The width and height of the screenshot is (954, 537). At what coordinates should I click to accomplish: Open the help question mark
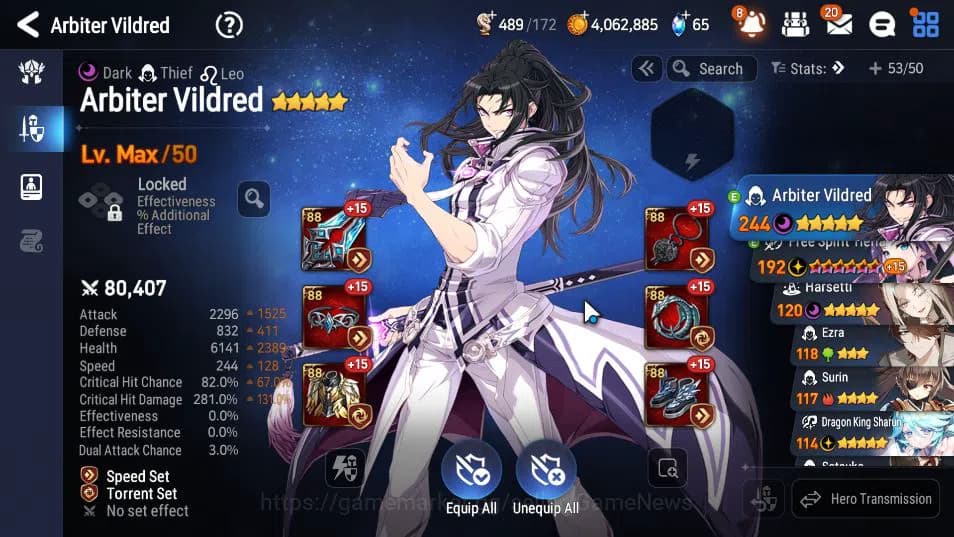coord(229,25)
